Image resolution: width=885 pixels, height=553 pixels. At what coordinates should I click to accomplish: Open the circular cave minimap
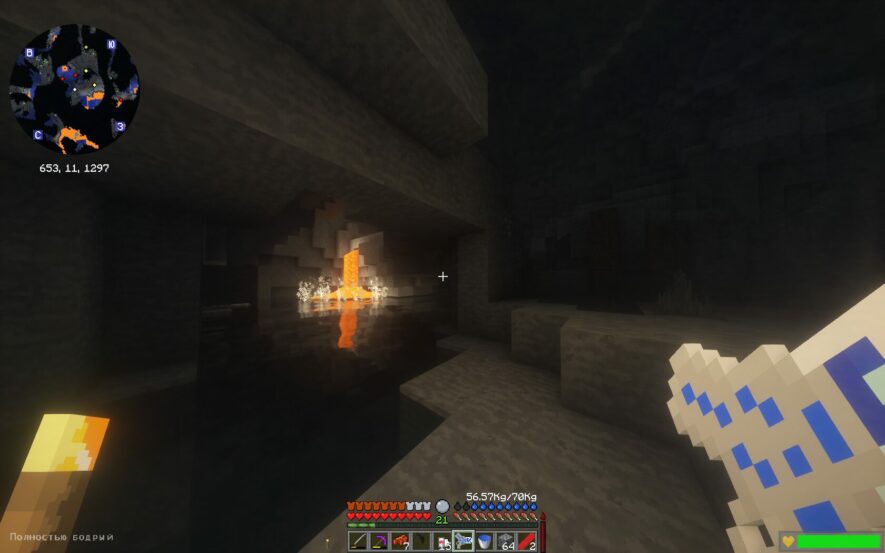(x=74, y=89)
